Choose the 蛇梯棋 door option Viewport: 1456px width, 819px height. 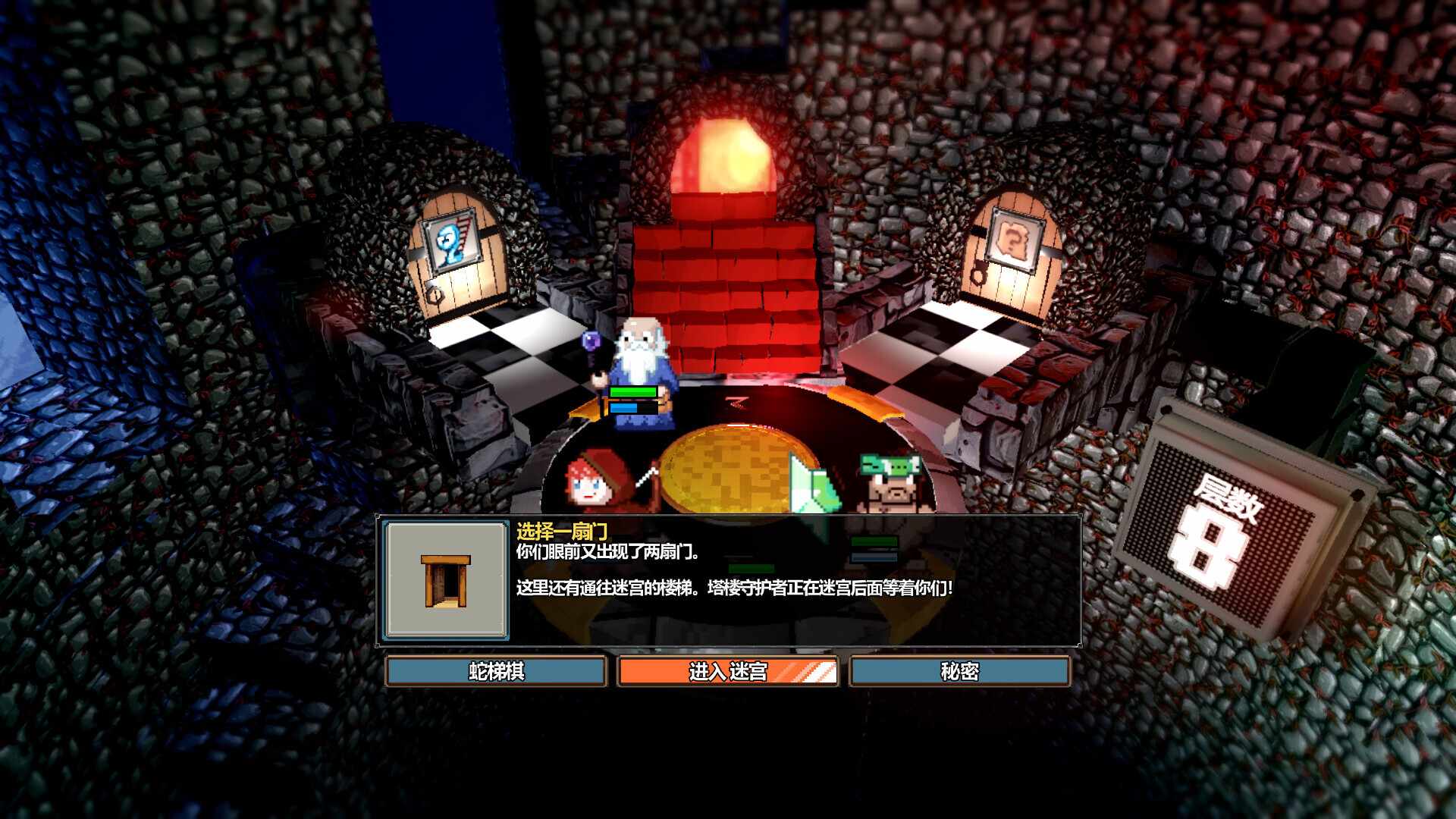[496, 671]
